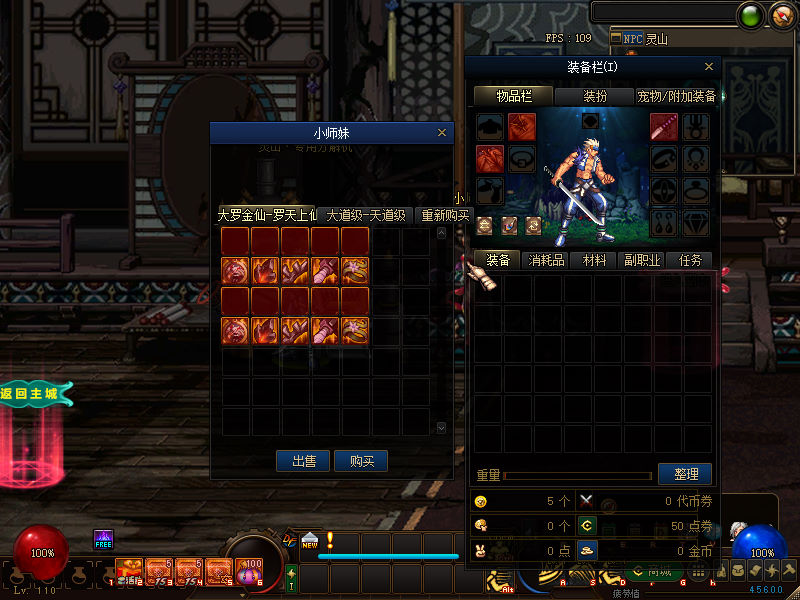Sort inventory with the 整理 button
Screen dimensions: 800x600
click(x=685, y=474)
